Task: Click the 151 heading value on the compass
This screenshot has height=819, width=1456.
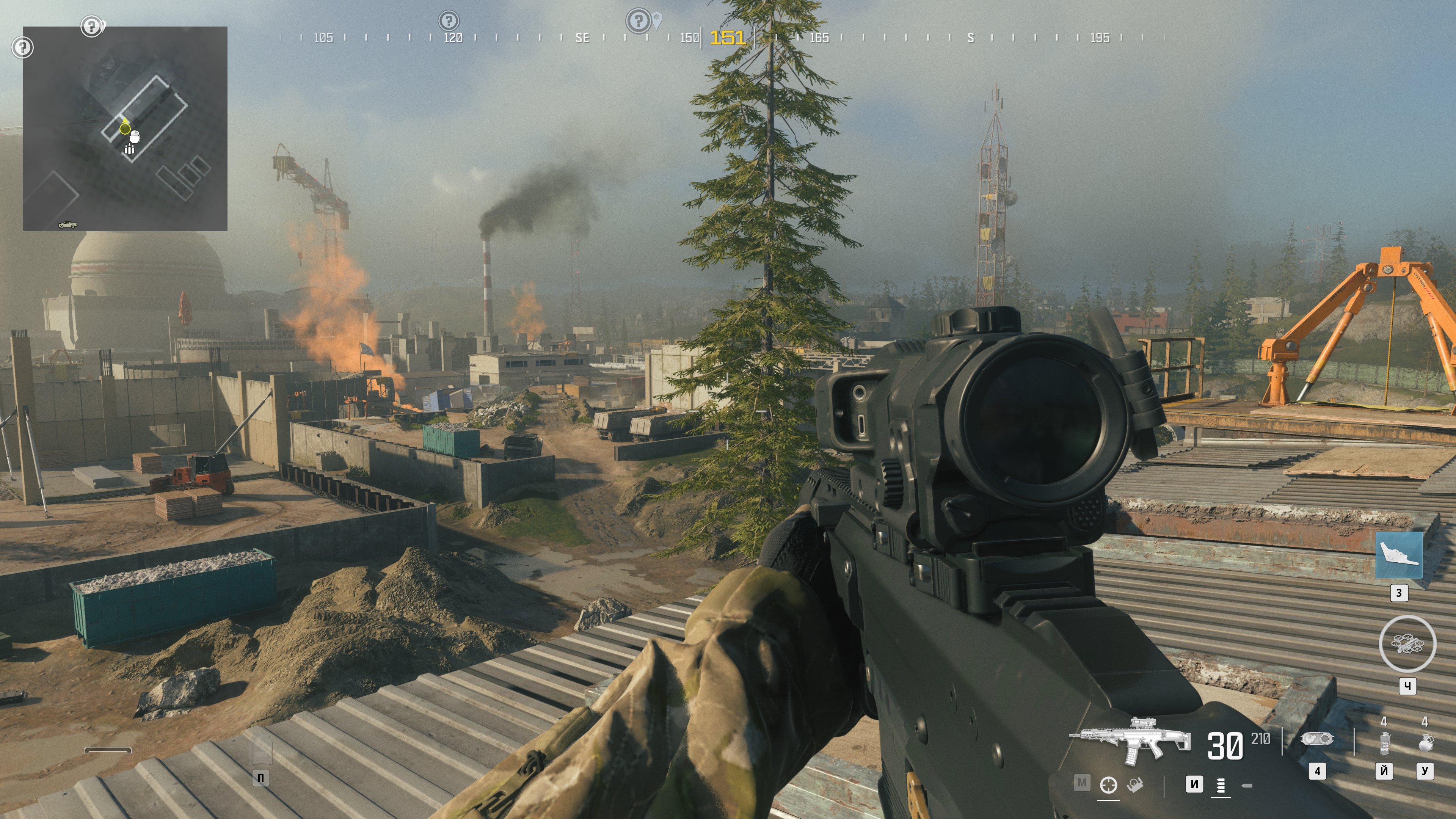Action: point(729,38)
